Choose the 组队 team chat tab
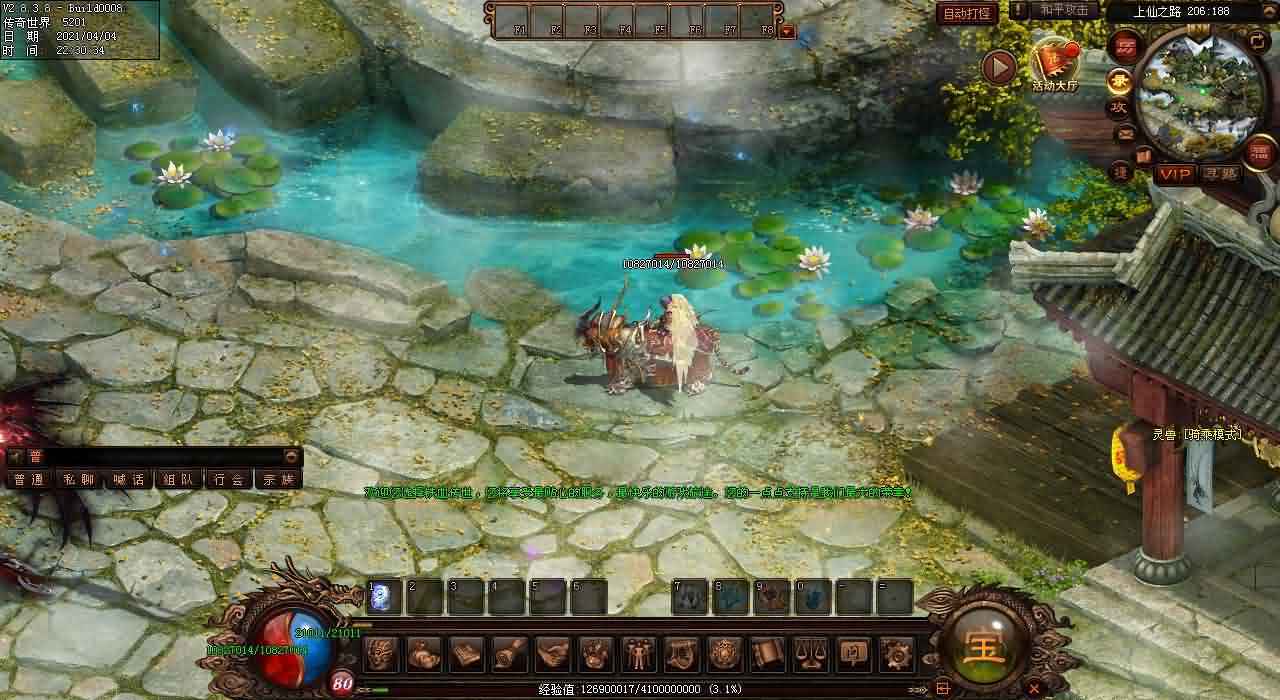Screen dimensions: 1280x700 click(179, 479)
